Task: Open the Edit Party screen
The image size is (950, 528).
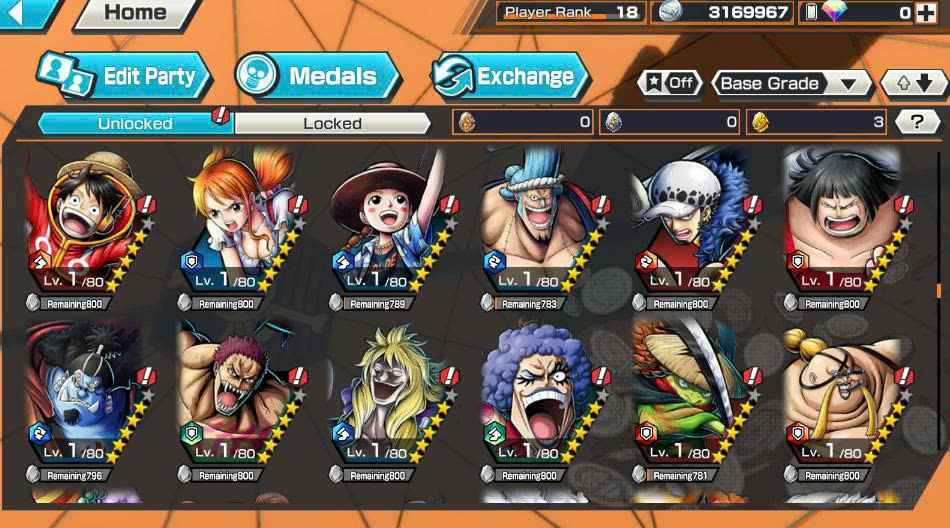Action: tap(125, 76)
